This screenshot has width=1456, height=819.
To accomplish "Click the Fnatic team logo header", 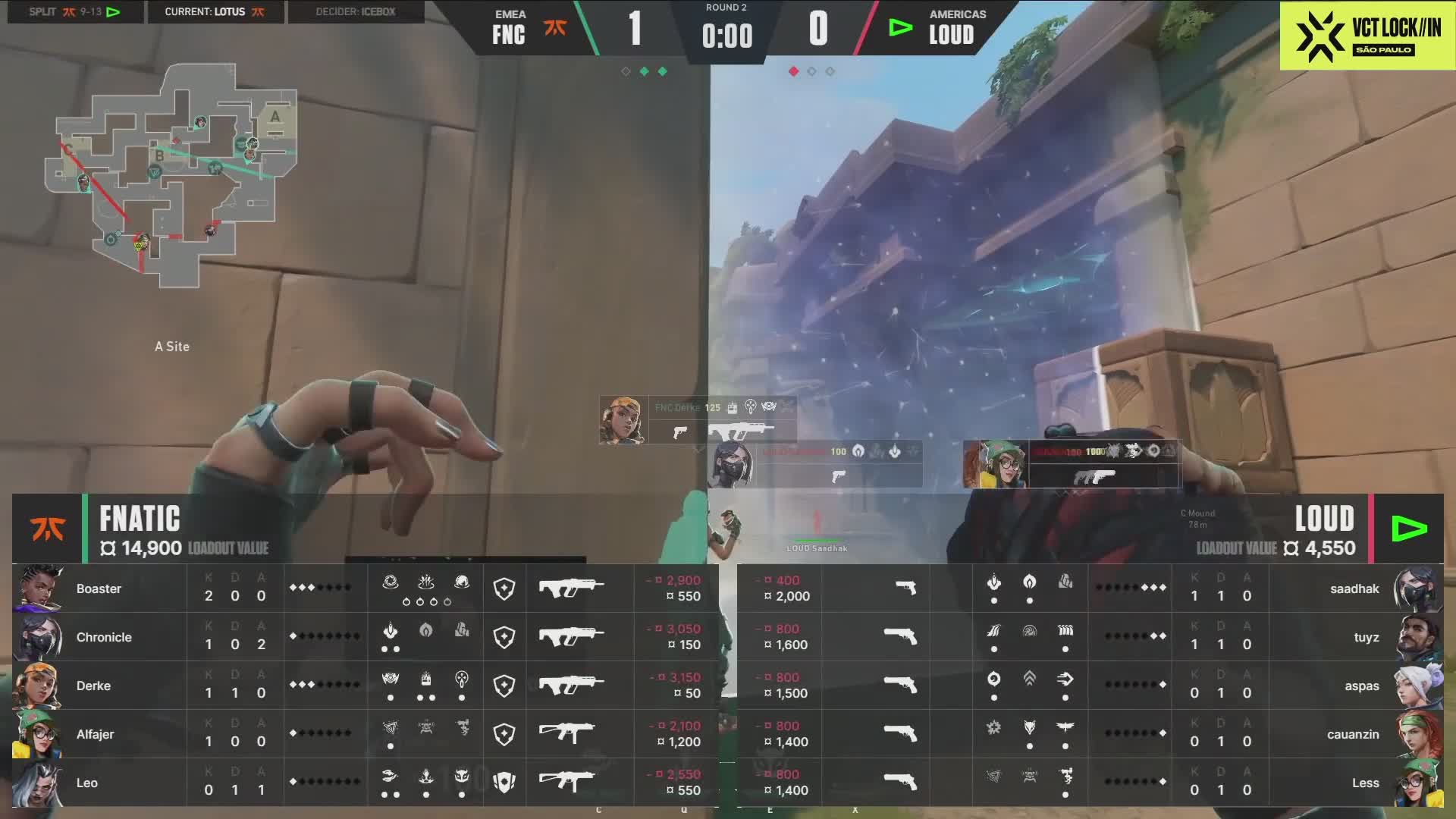I will [x=47, y=529].
